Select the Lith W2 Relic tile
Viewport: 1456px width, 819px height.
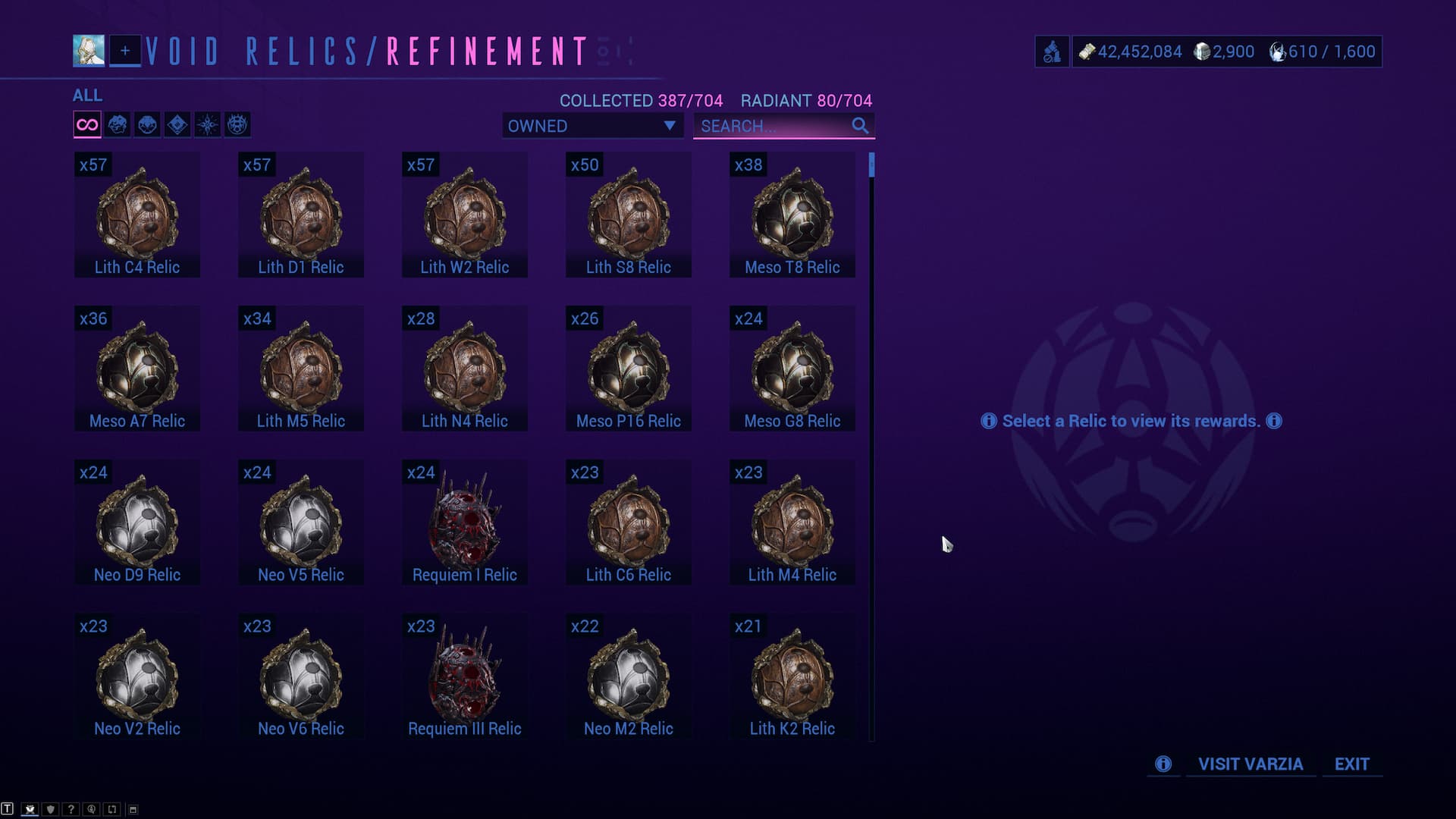(465, 215)
